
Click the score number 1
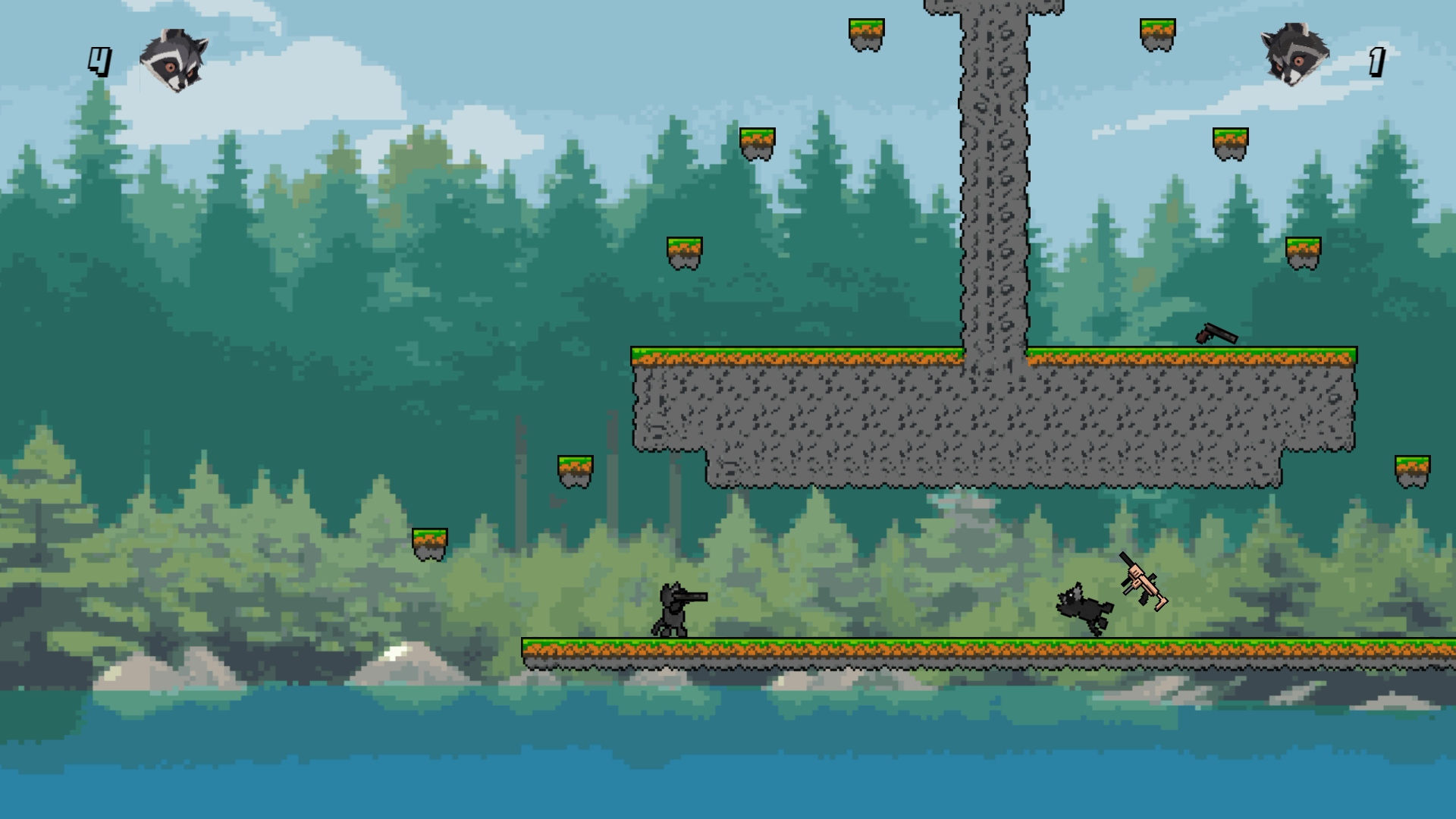click(x=1376, y=61)
